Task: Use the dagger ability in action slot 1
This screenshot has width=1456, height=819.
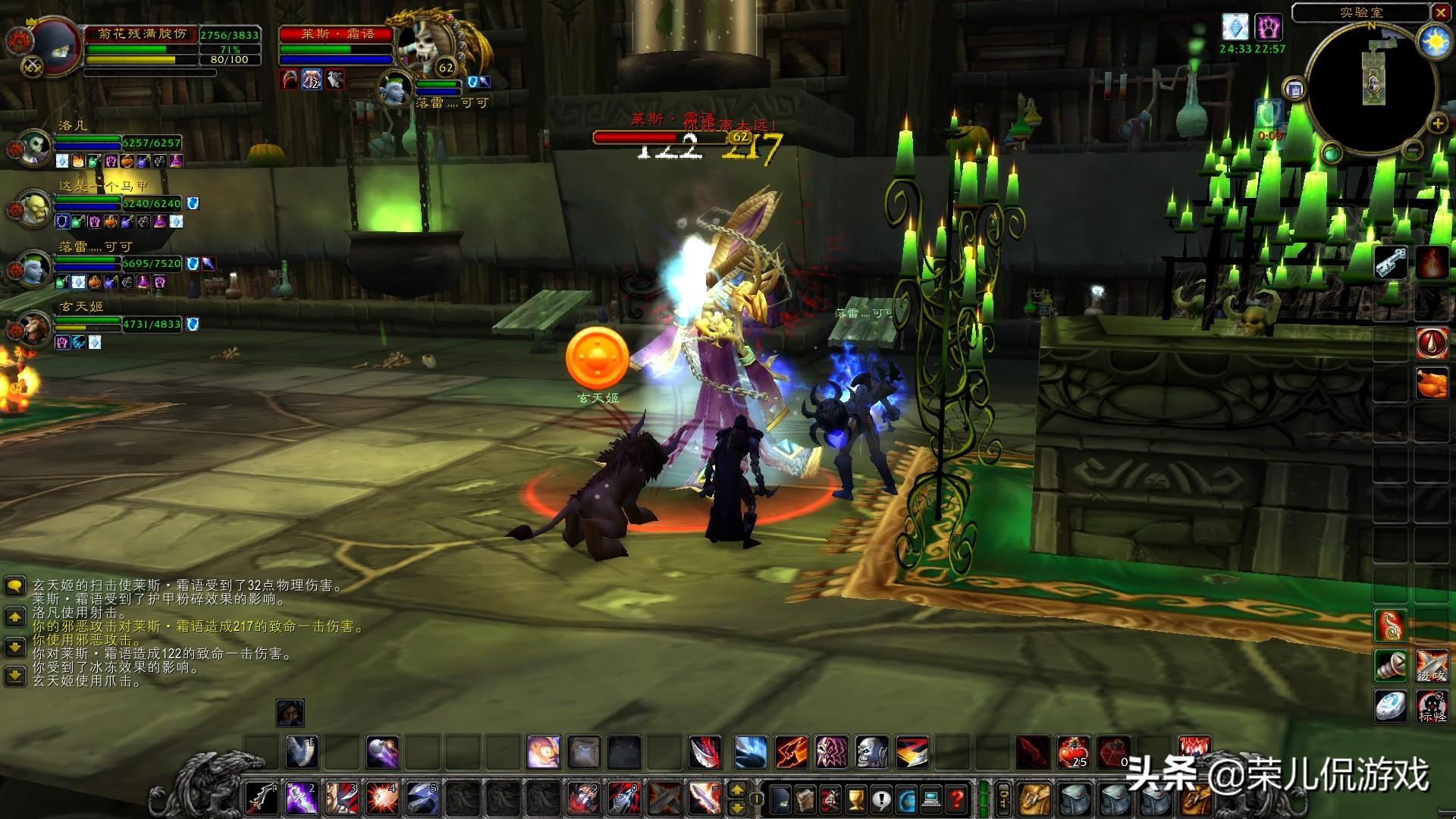Action: point(262,798)
